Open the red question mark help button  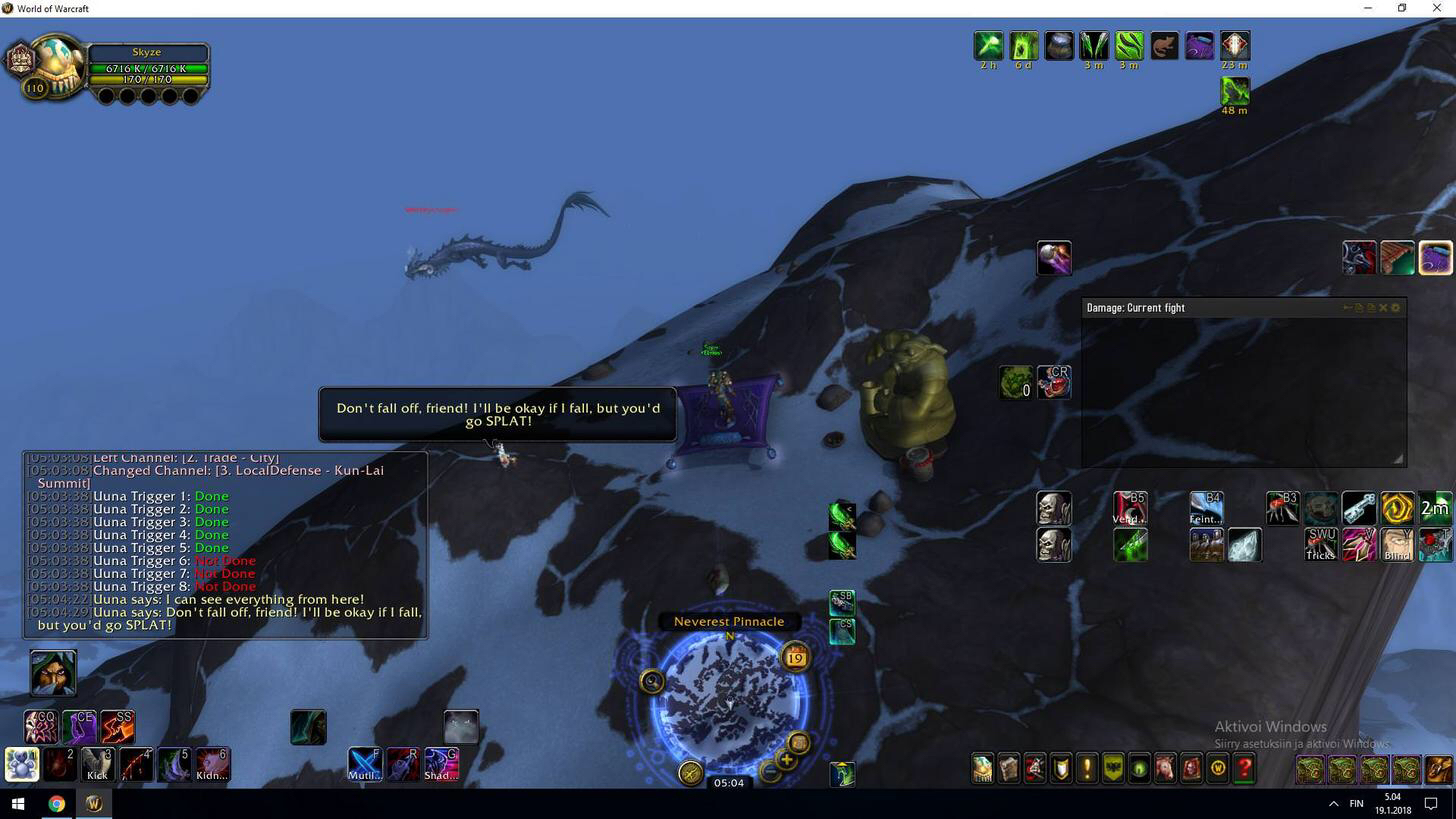coord(1244,768)
